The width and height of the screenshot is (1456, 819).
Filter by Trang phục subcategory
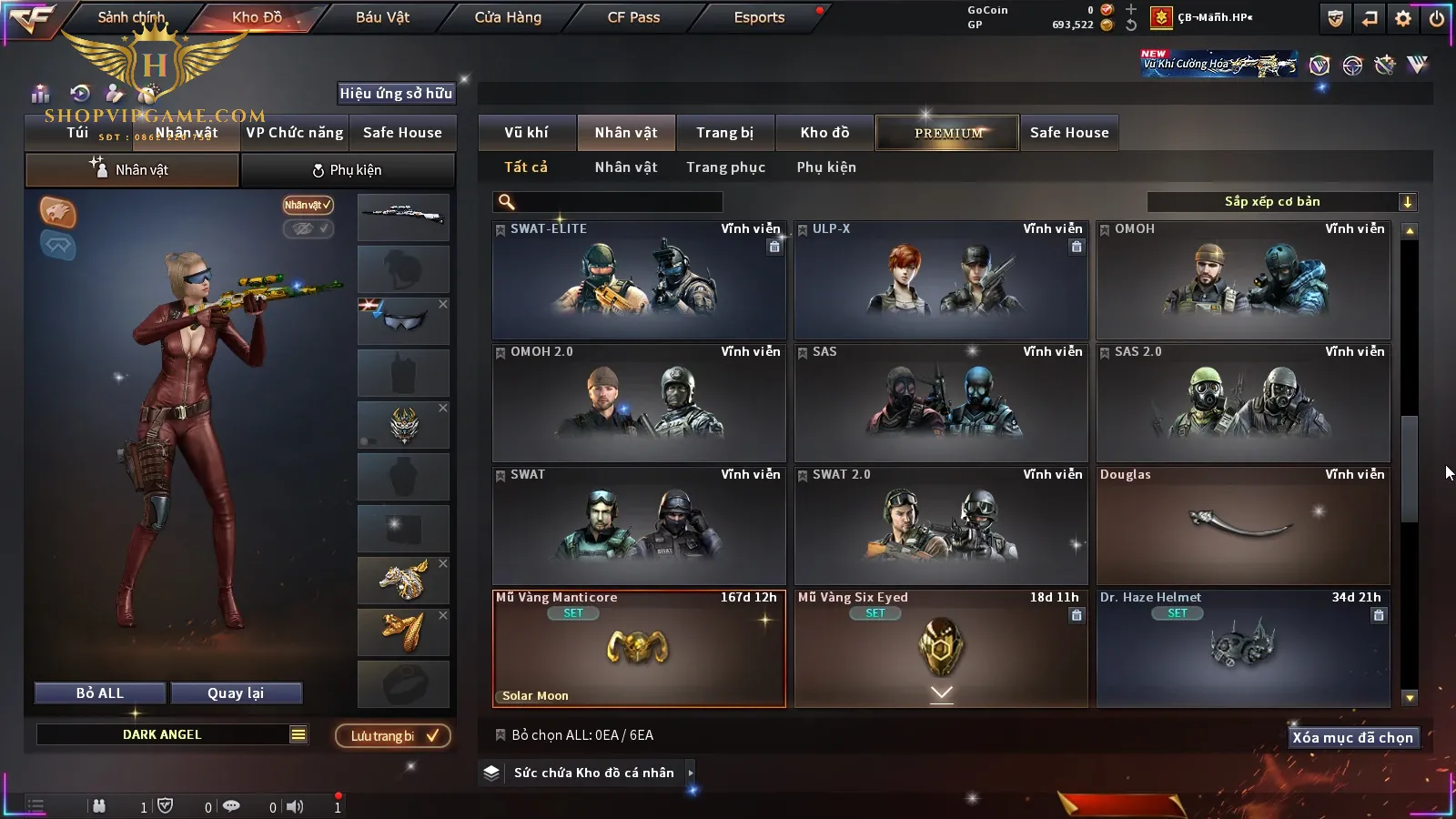(725, 167)
